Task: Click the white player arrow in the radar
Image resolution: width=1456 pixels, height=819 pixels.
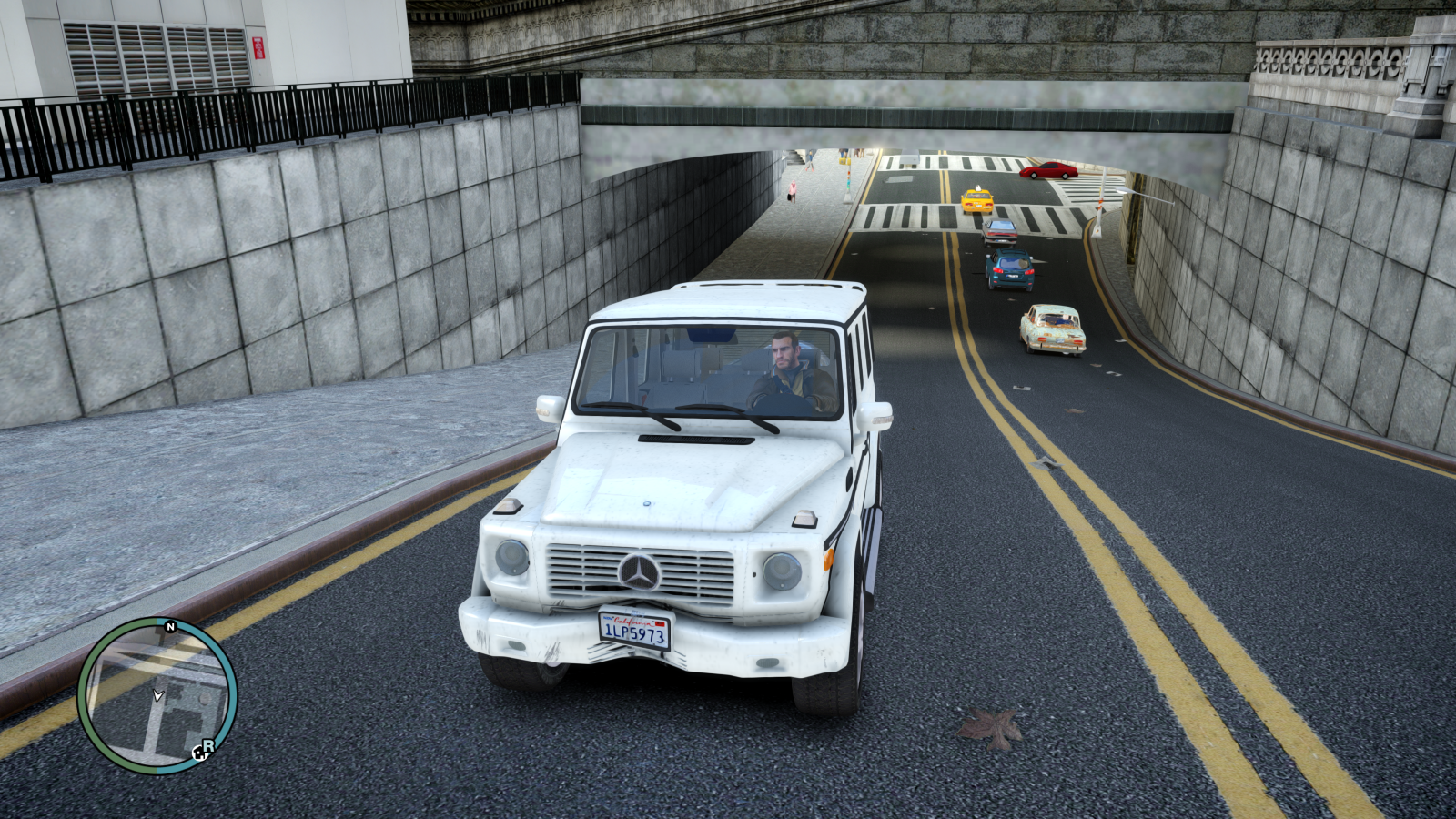Action: [157, 693]
